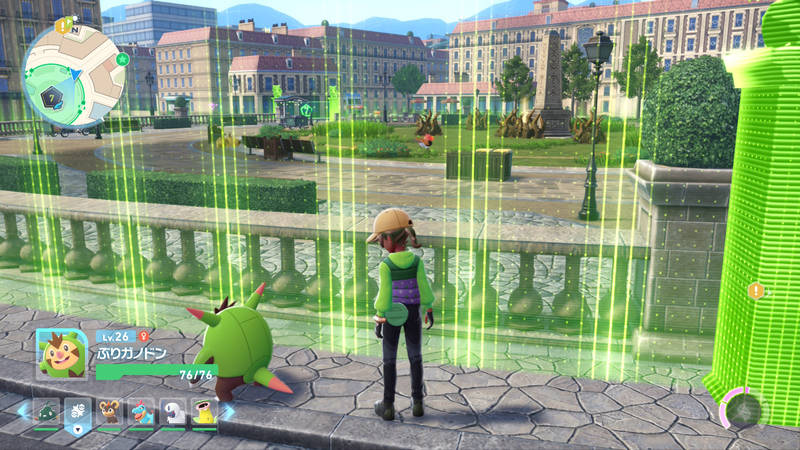Select the wild zone 7 hexagon marker

coord(52,97)
